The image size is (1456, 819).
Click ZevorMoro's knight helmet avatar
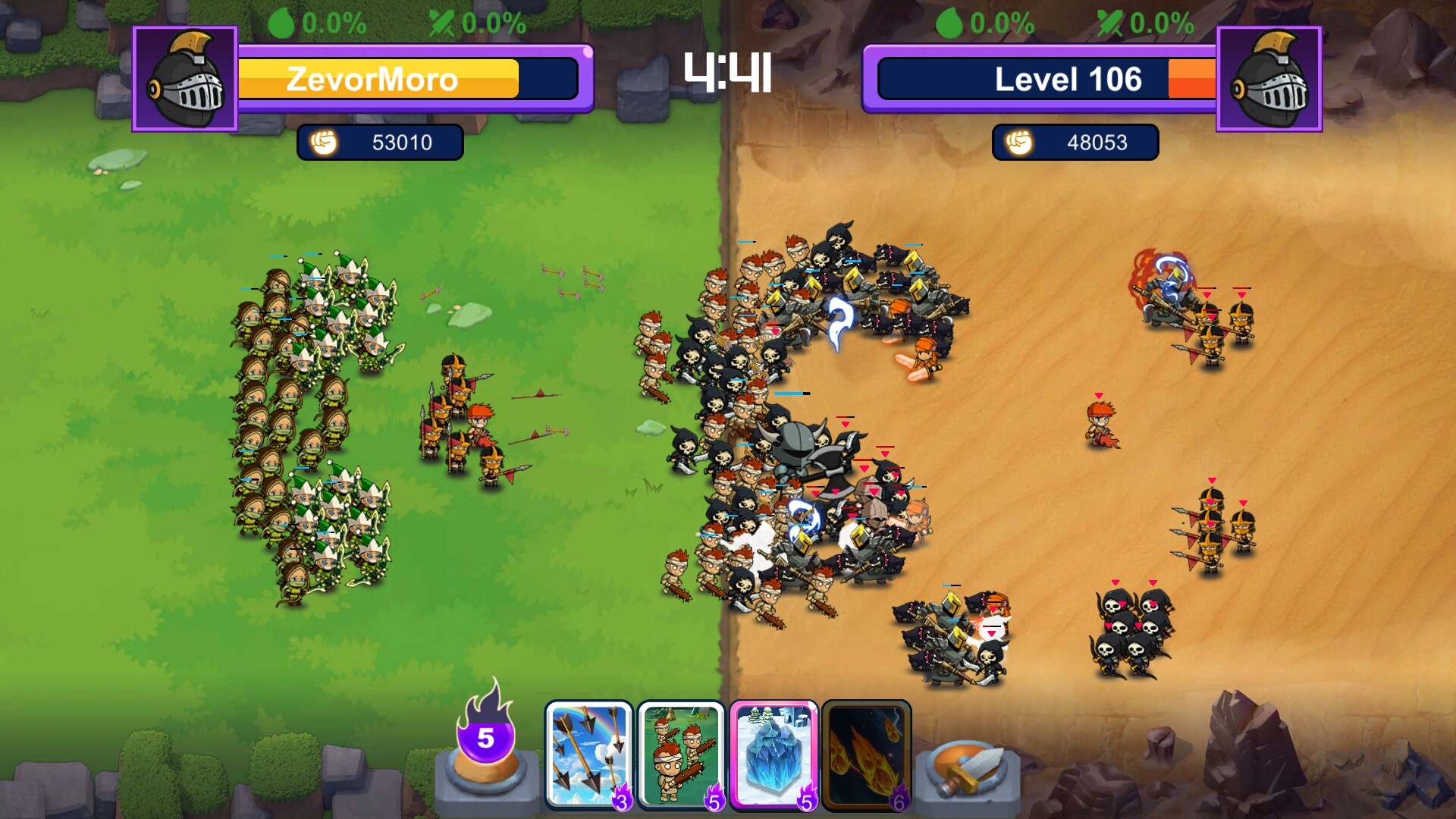click(x=184, y=78)
